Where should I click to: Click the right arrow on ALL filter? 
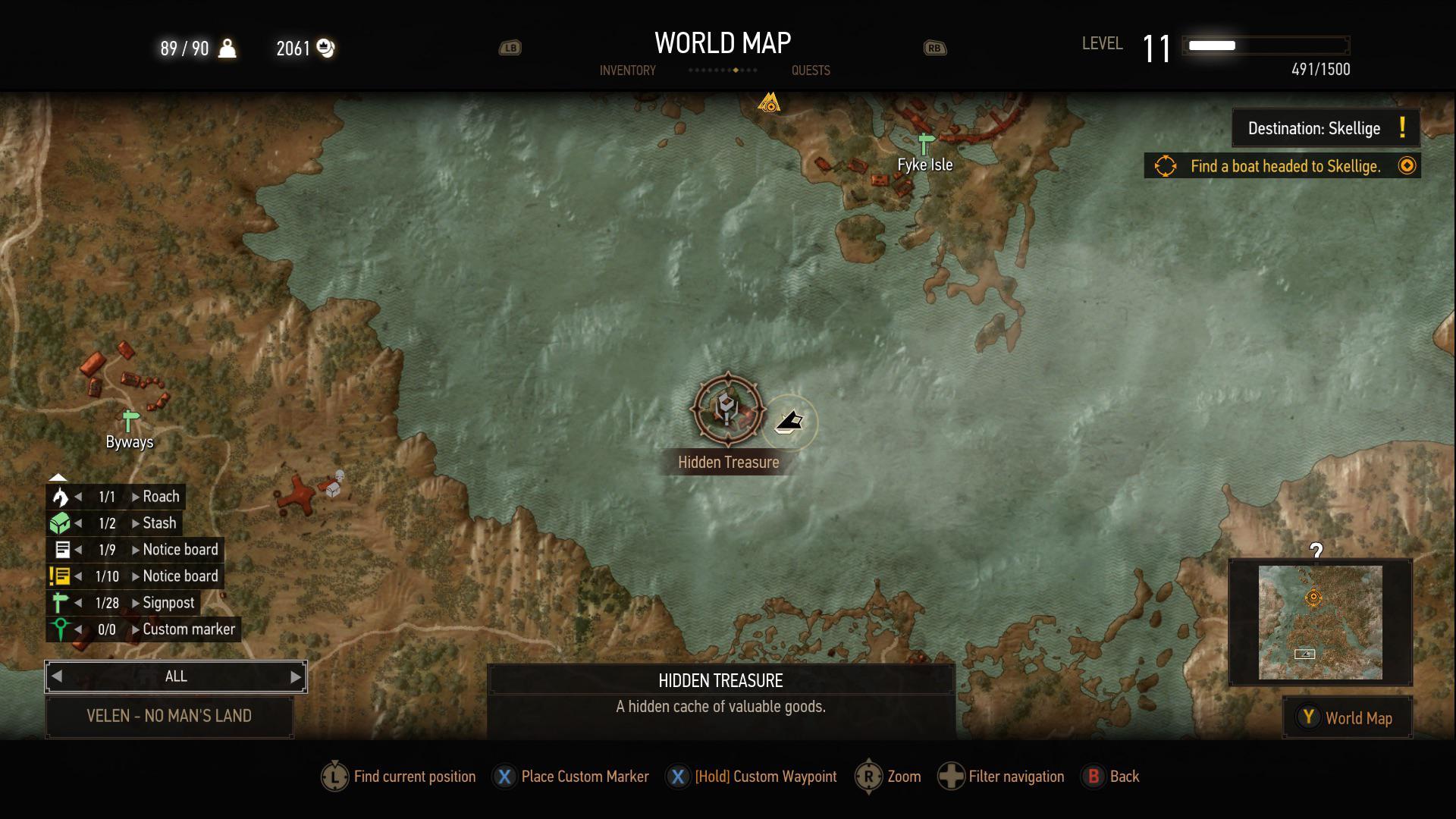[296, 676]
